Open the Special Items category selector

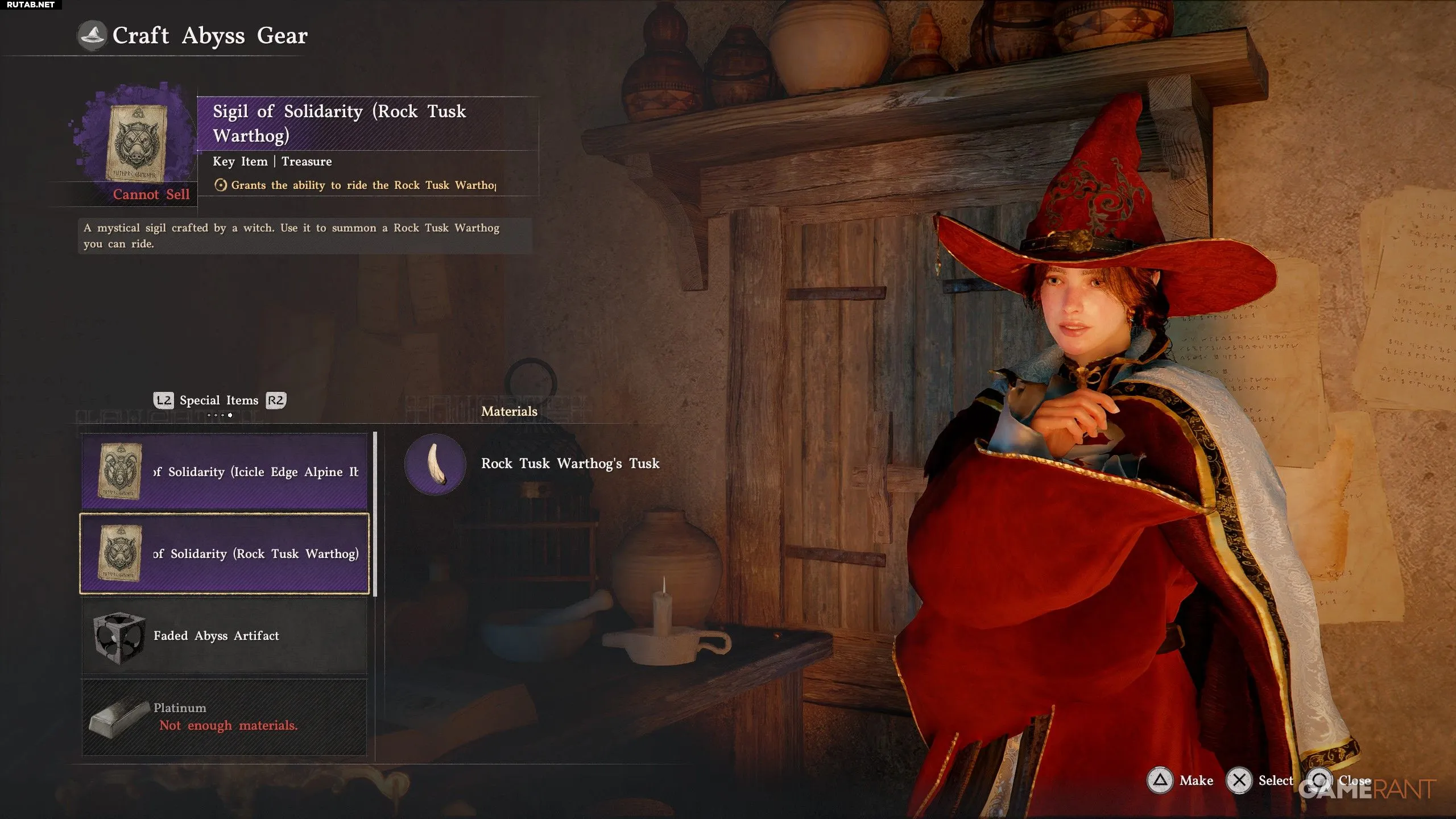219,400
